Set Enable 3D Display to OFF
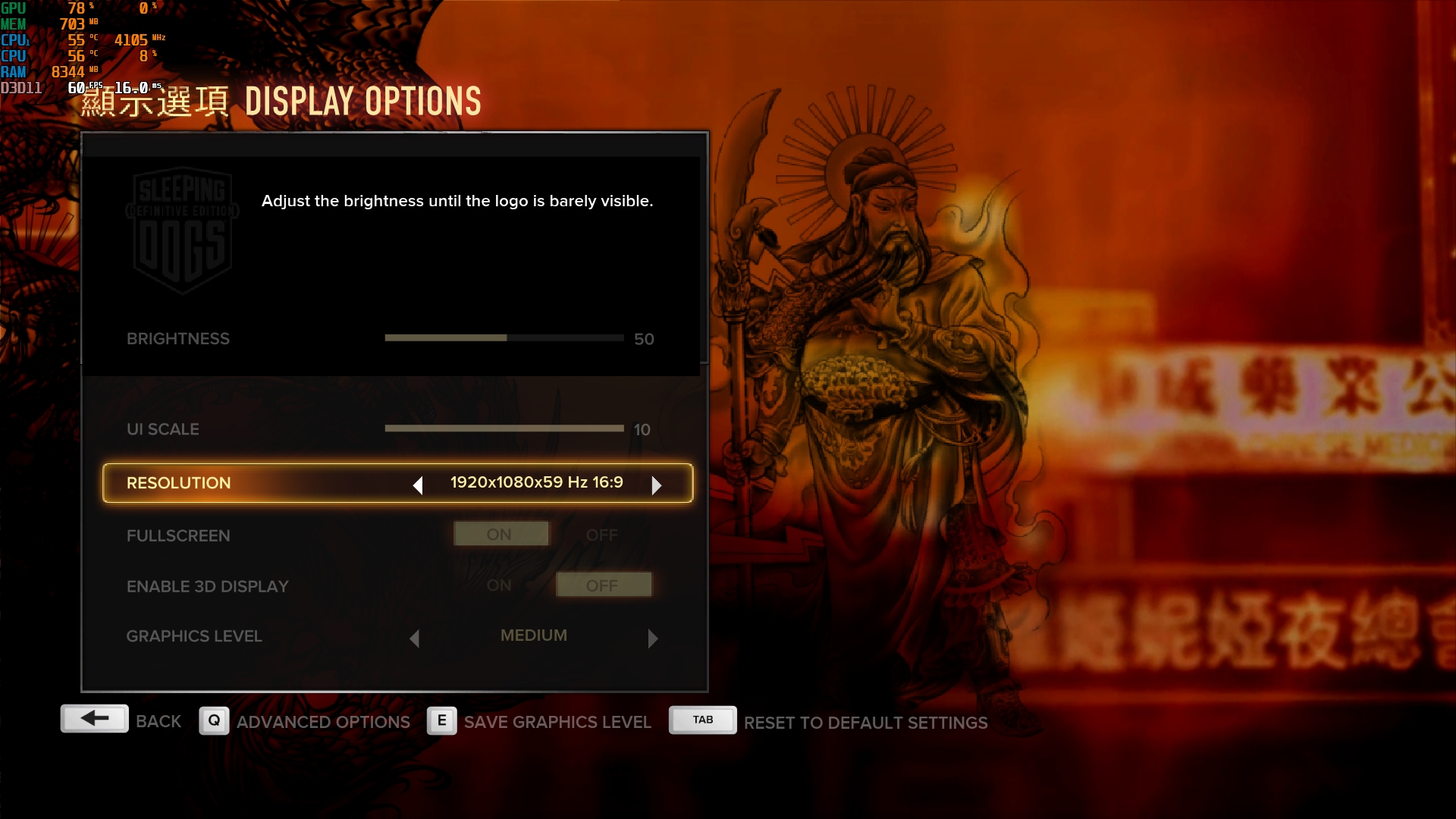The image size is (1456, 819). pyautogui.click(x=603, y=585)
